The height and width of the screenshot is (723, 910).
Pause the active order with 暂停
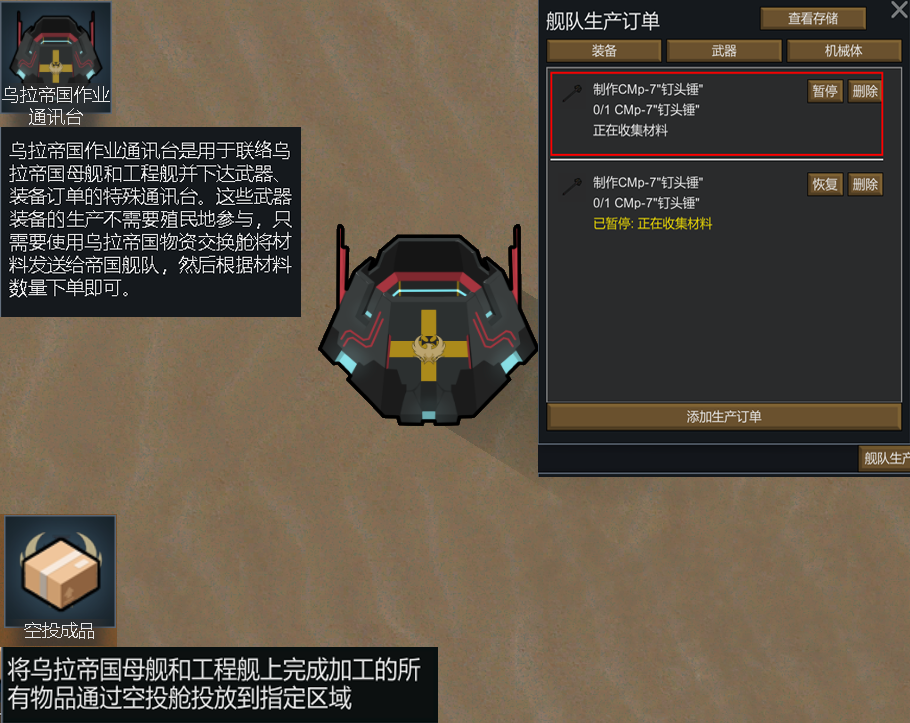pos(825,91)
